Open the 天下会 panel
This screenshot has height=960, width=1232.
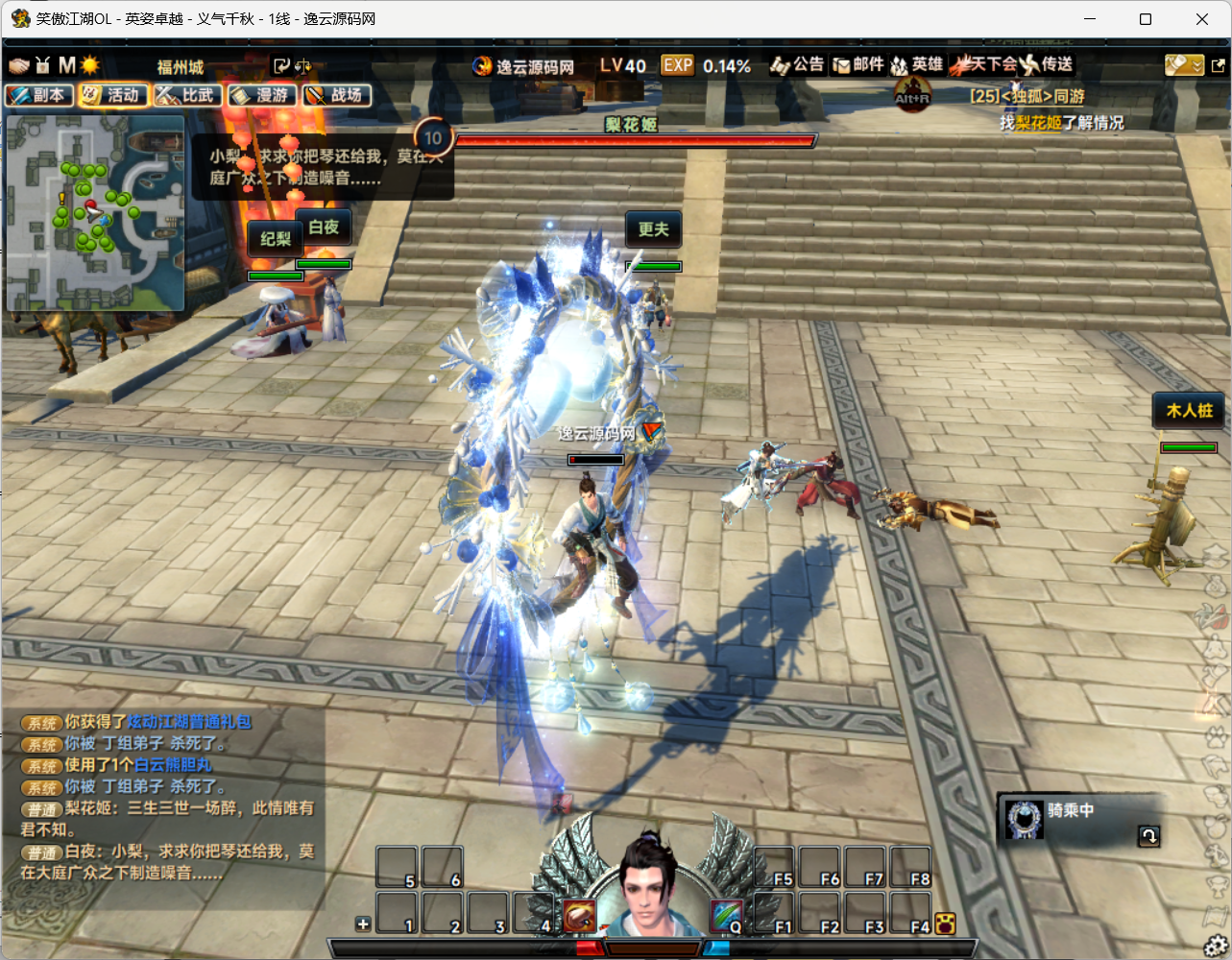982,65
